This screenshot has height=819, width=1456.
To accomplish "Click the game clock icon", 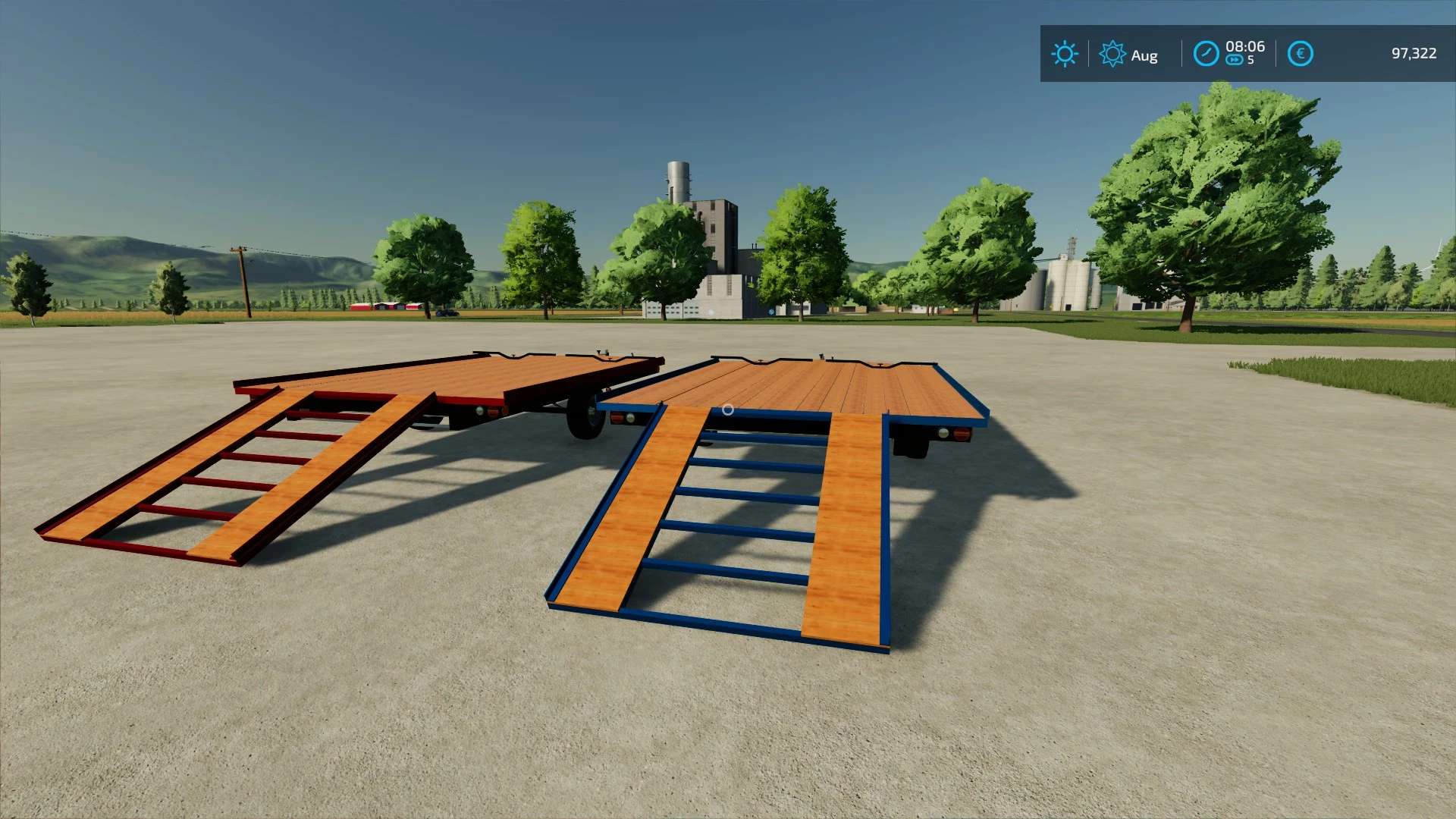I will tap(1205, 54).
